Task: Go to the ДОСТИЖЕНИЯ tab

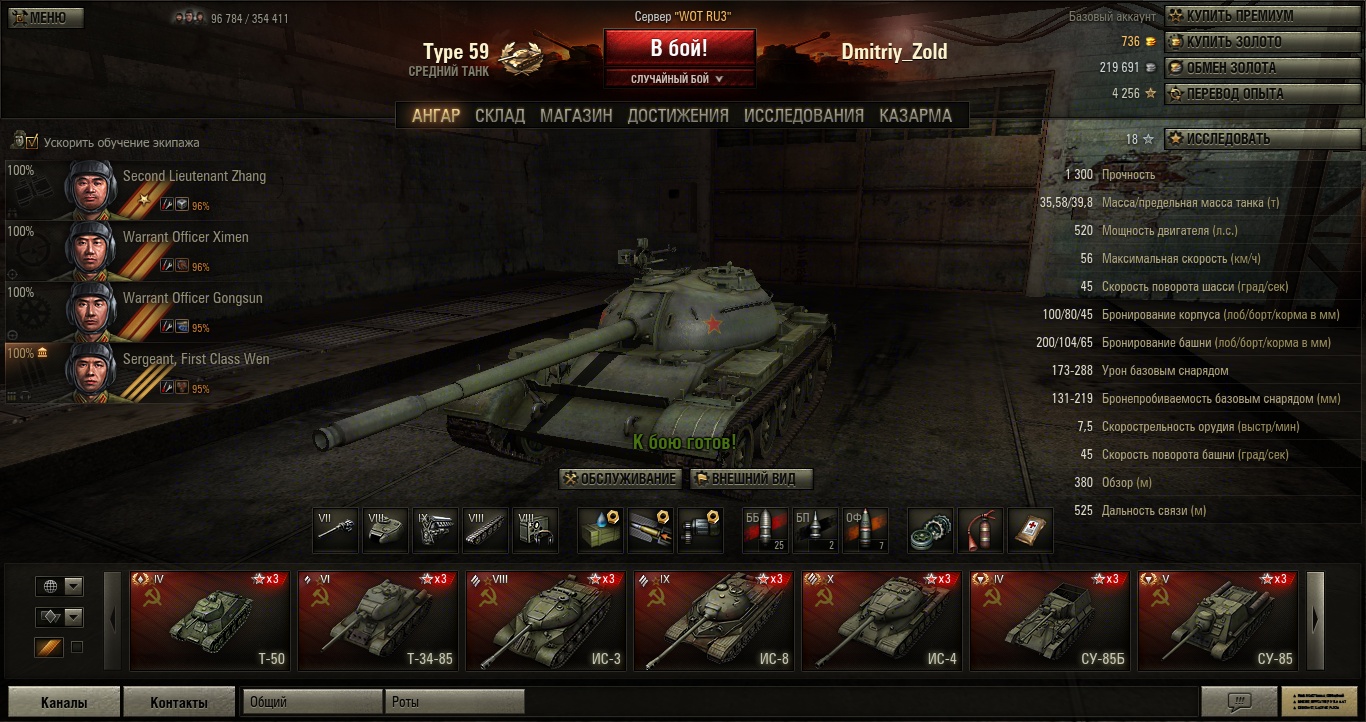Action: tap(678, 115)
